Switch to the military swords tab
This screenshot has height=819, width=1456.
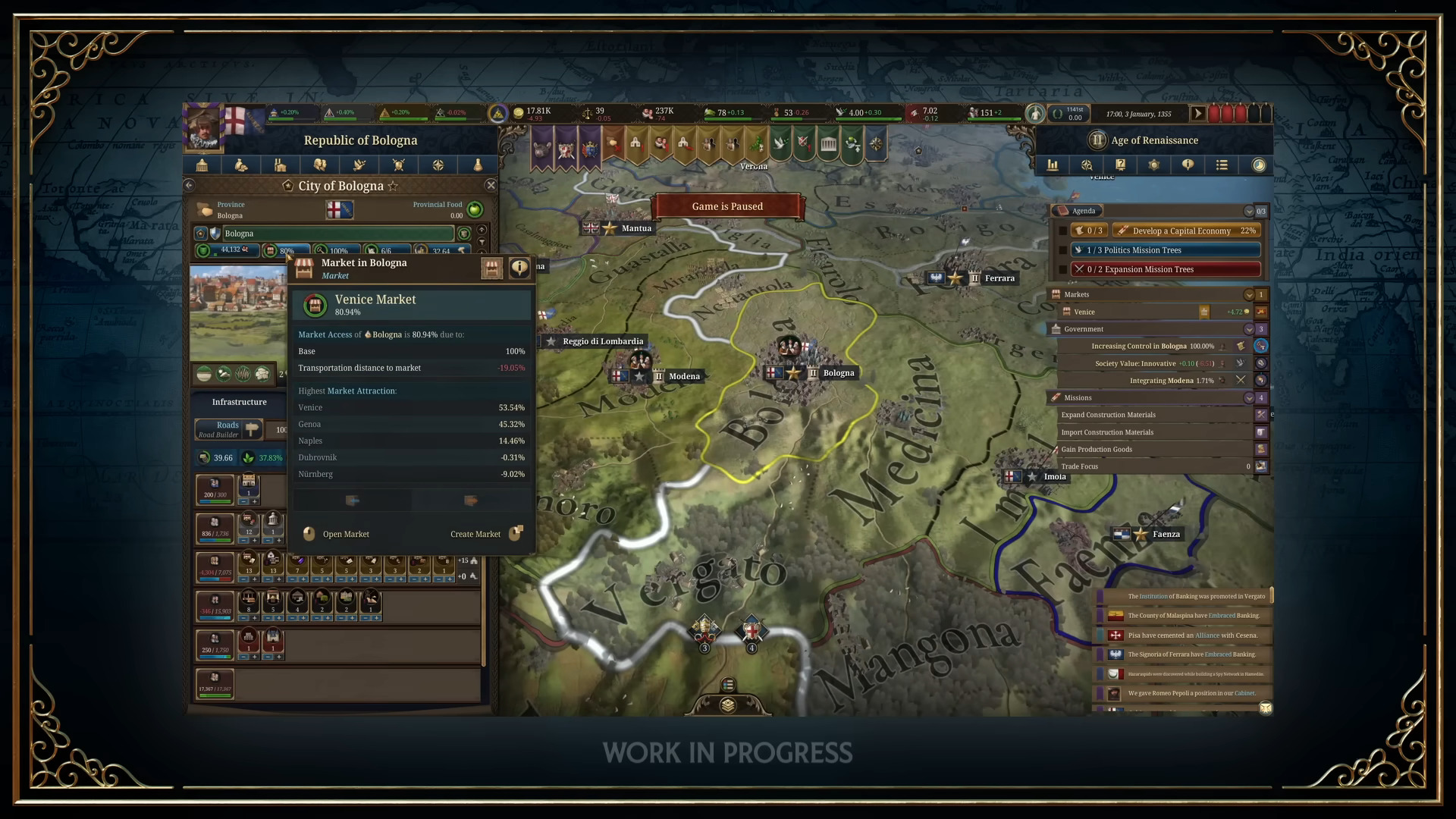pos(399,165)
